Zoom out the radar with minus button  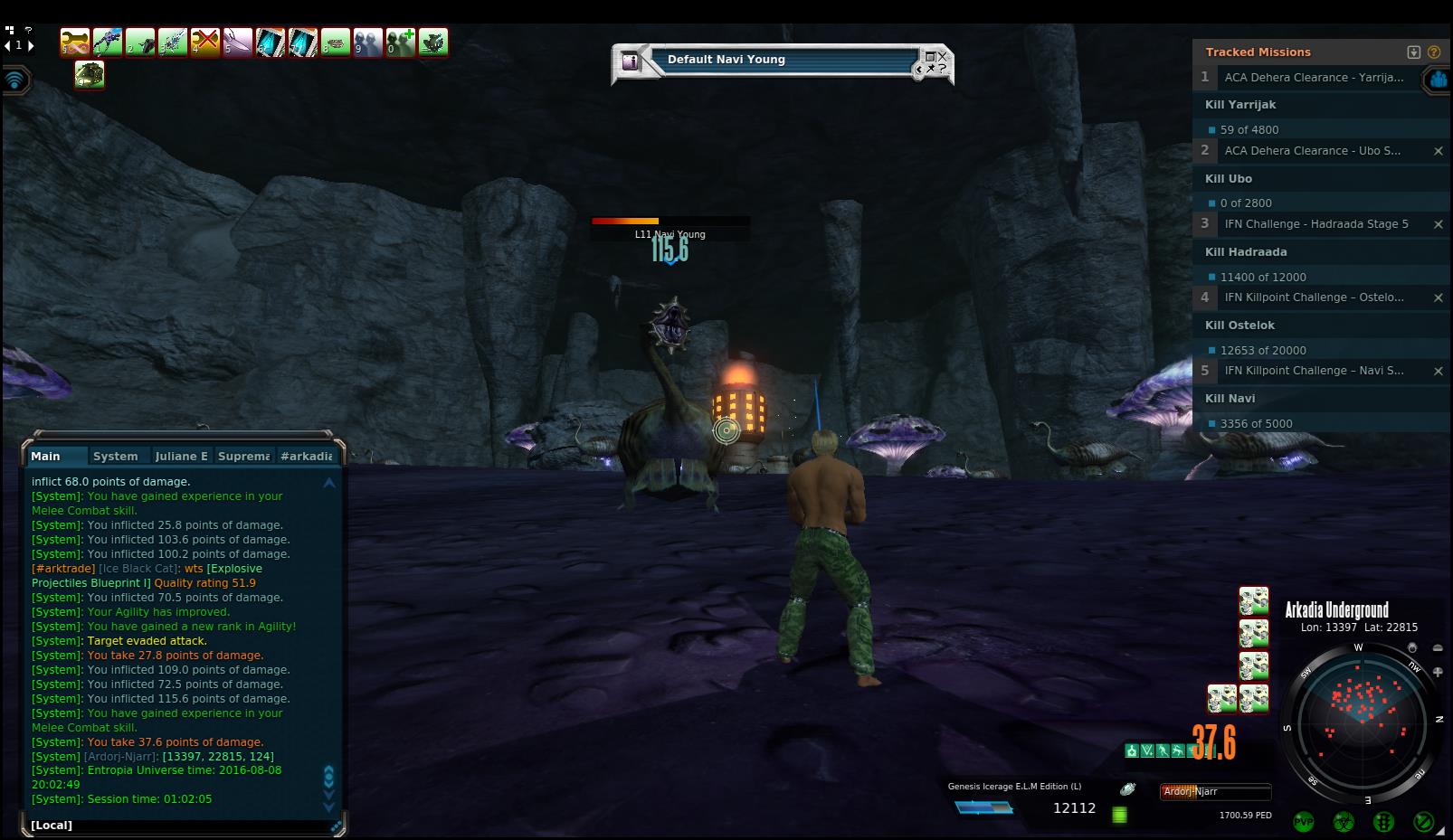[1438, 648]
